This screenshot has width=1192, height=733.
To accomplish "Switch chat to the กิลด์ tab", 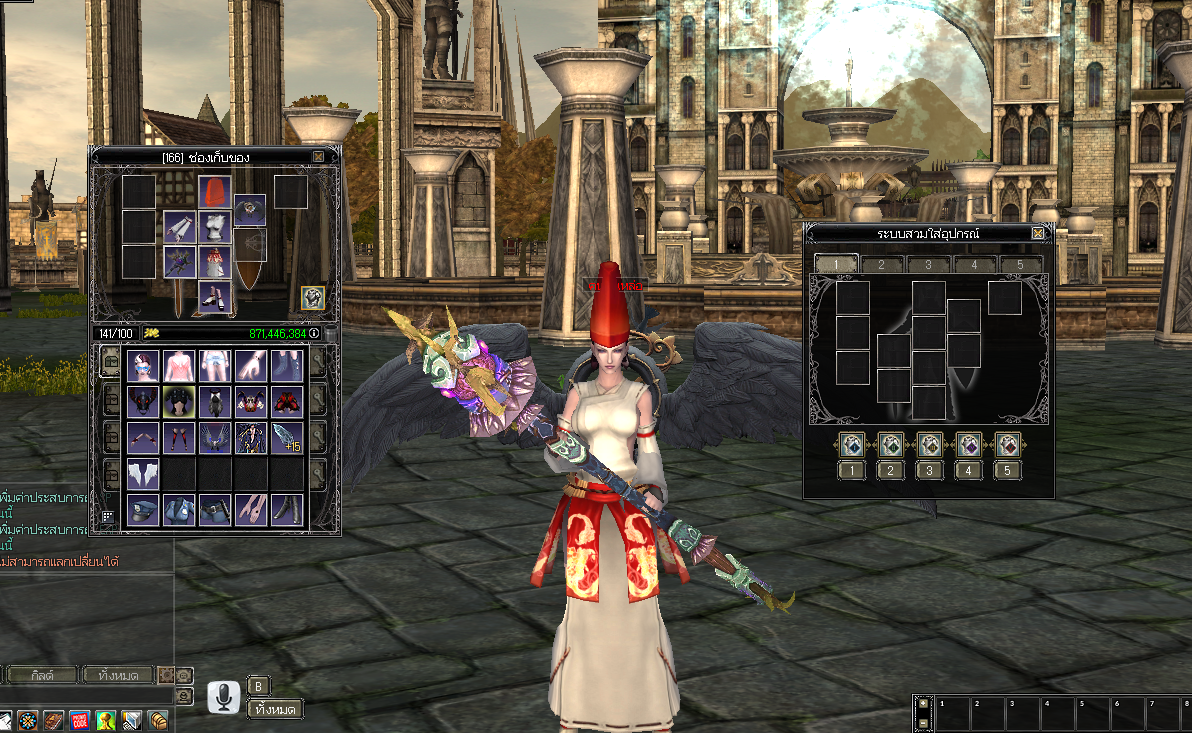I will [42, 675].
